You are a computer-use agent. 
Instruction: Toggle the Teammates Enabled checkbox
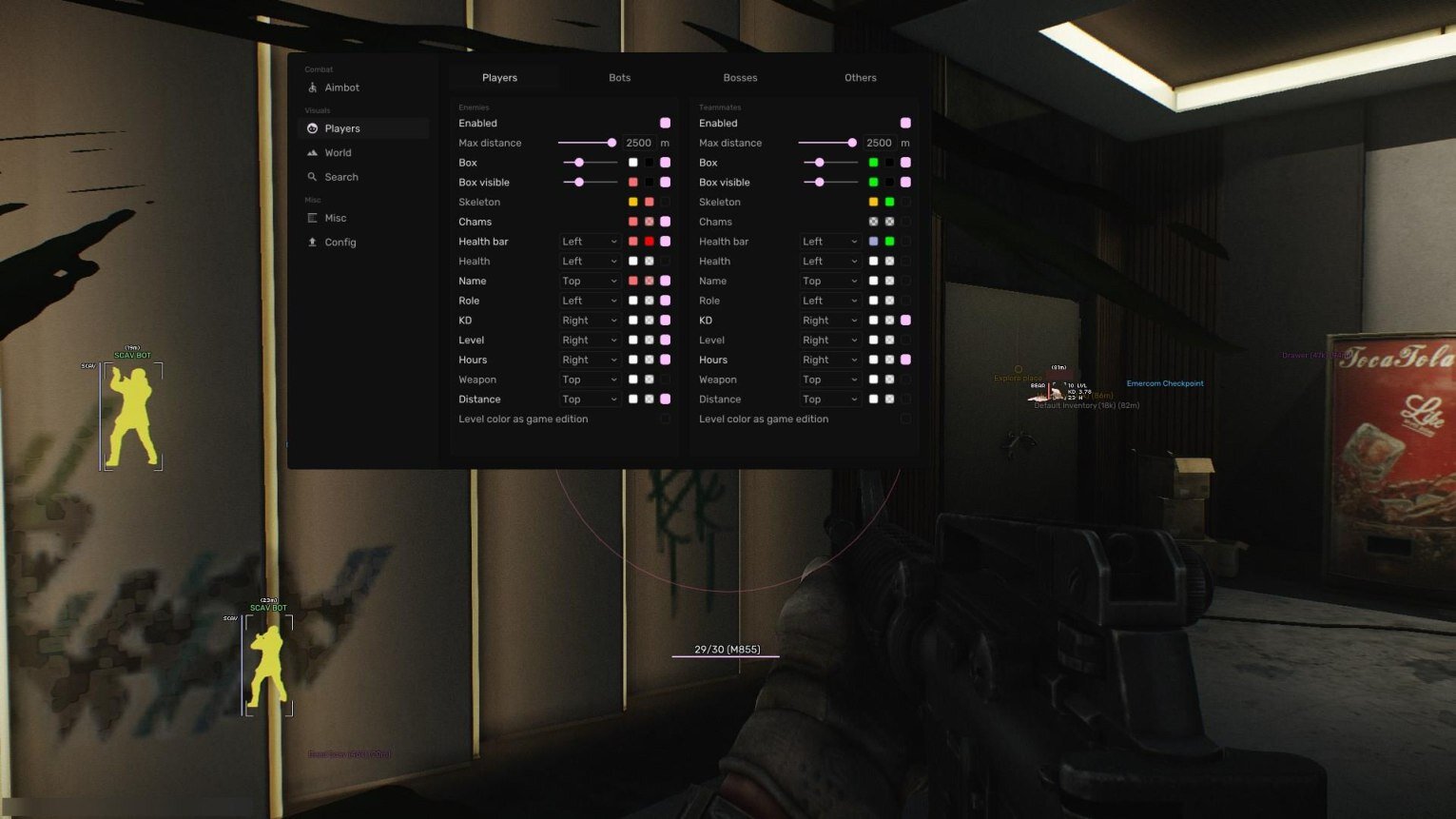click(905, 124)
